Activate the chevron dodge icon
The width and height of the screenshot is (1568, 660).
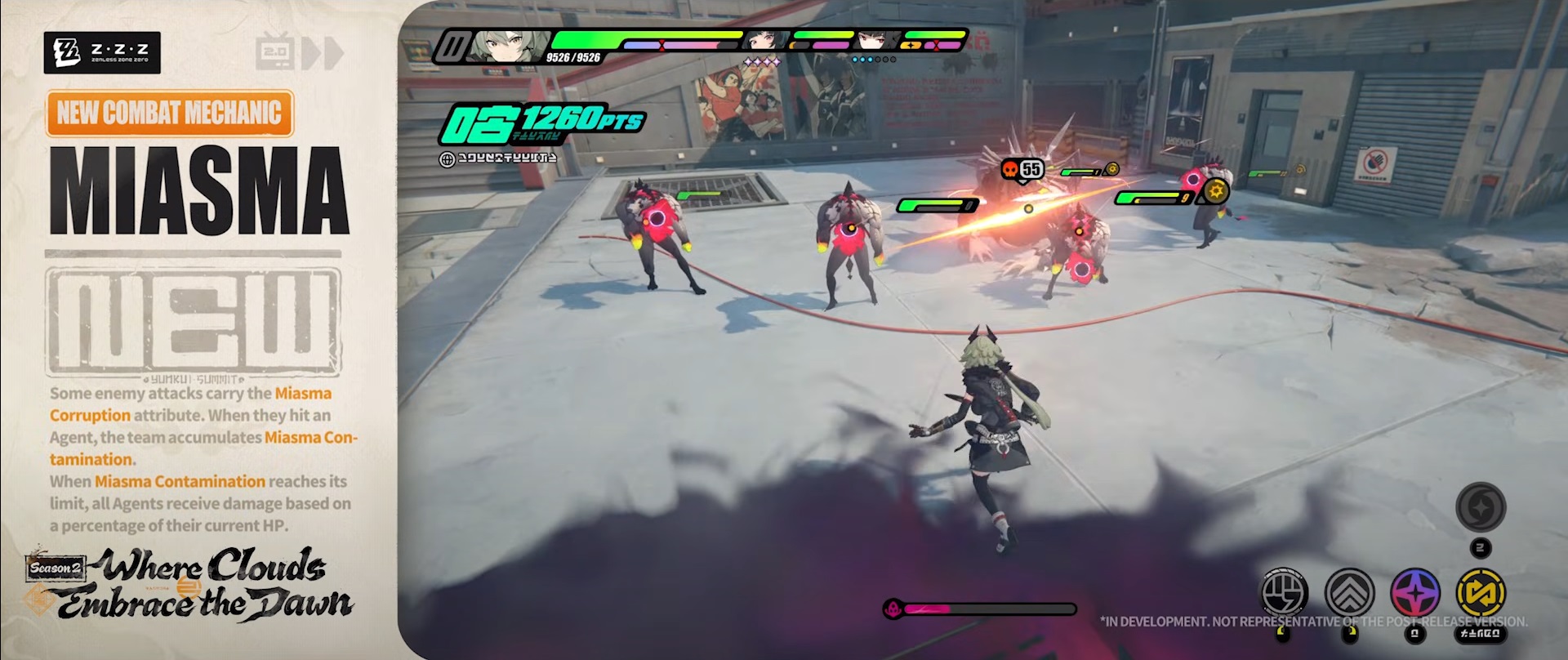(1349, 592)
